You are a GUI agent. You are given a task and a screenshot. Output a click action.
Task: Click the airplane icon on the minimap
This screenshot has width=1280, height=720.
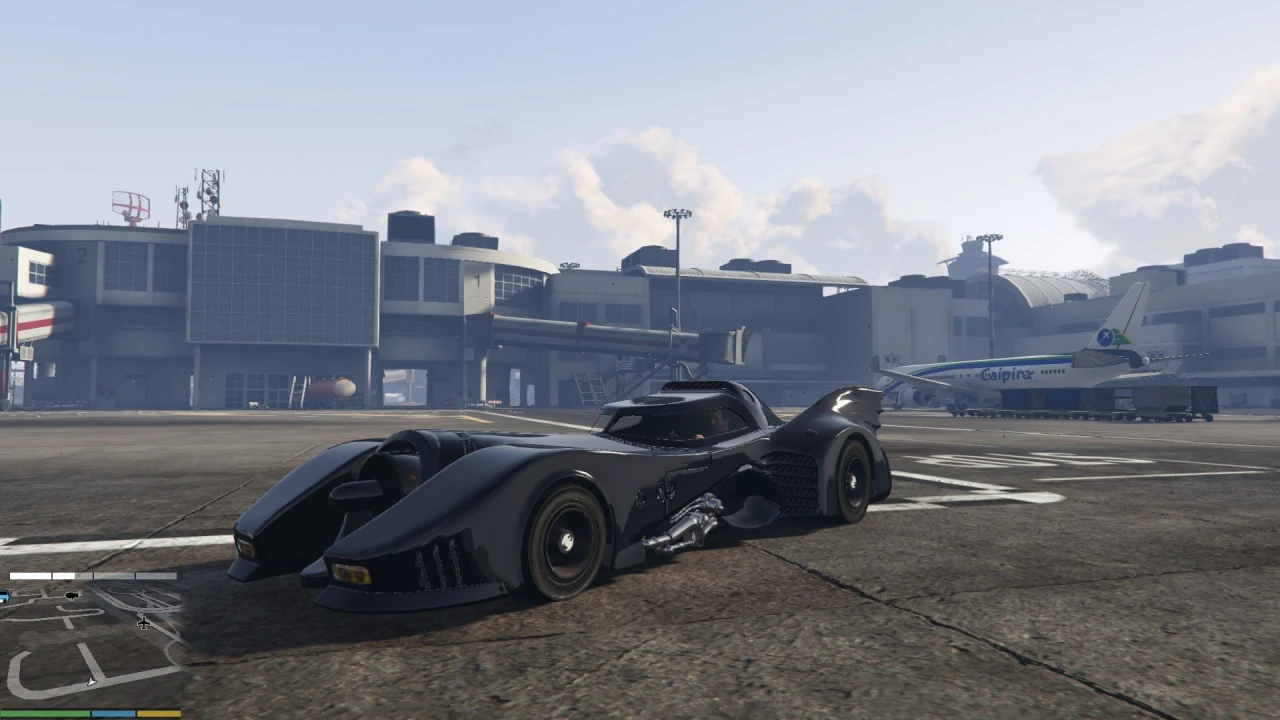point(143,623)
